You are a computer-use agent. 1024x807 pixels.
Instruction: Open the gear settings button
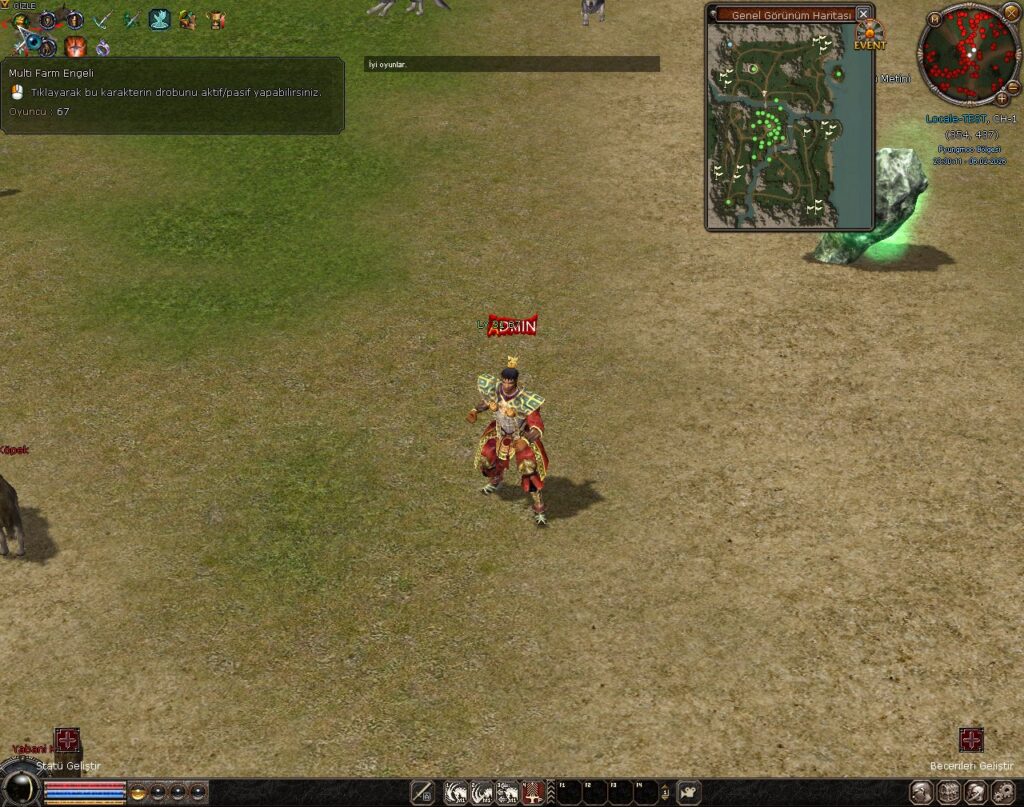point(1002,793)
